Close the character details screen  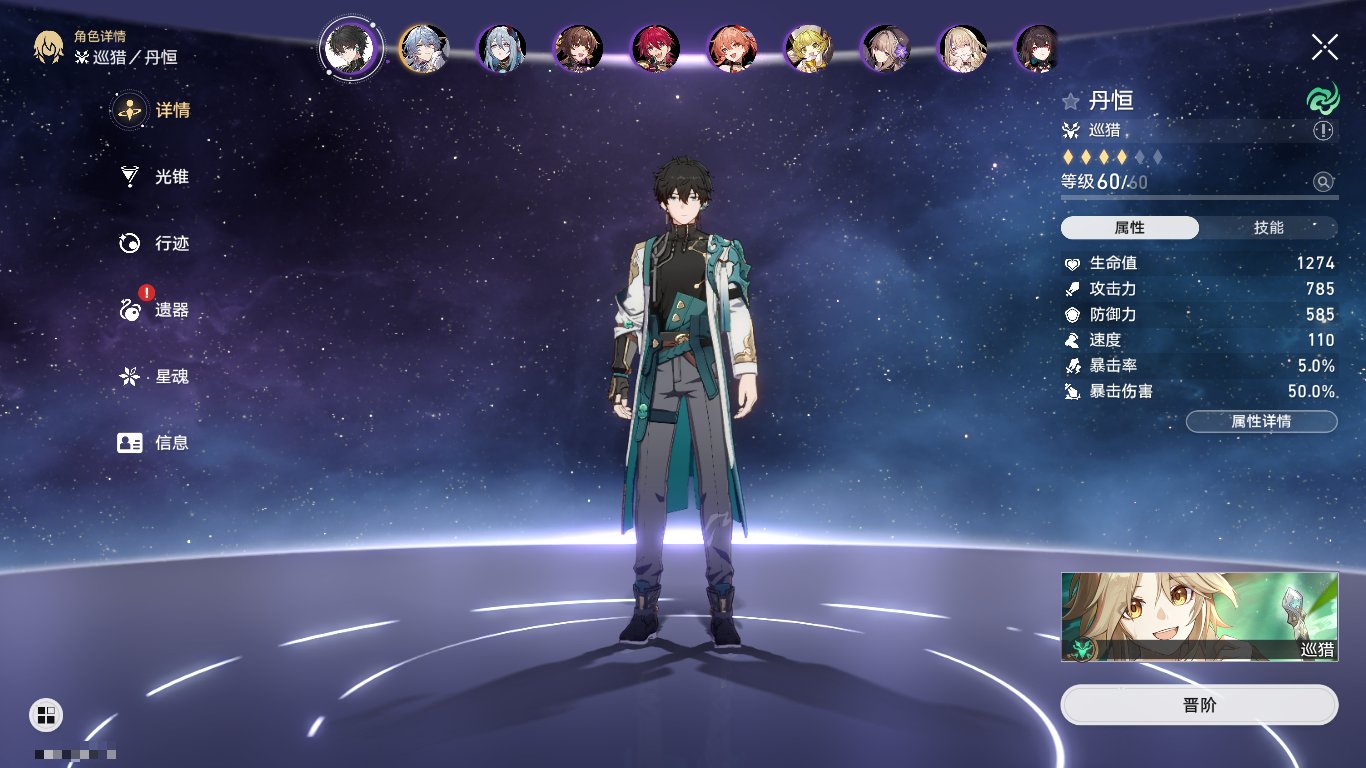point(1324,46)
